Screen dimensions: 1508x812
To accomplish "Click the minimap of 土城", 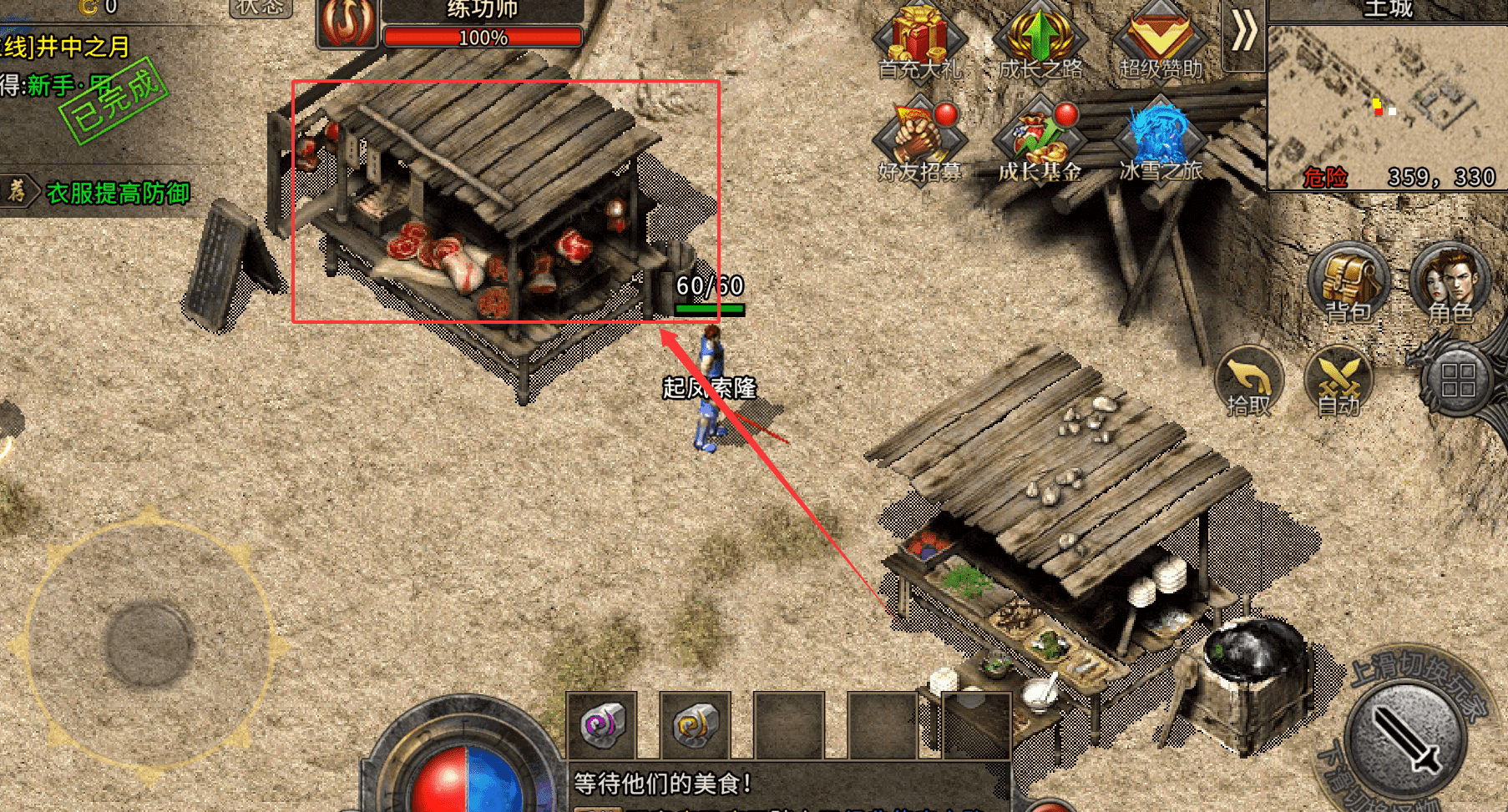I will click(x=1386, y=104).
